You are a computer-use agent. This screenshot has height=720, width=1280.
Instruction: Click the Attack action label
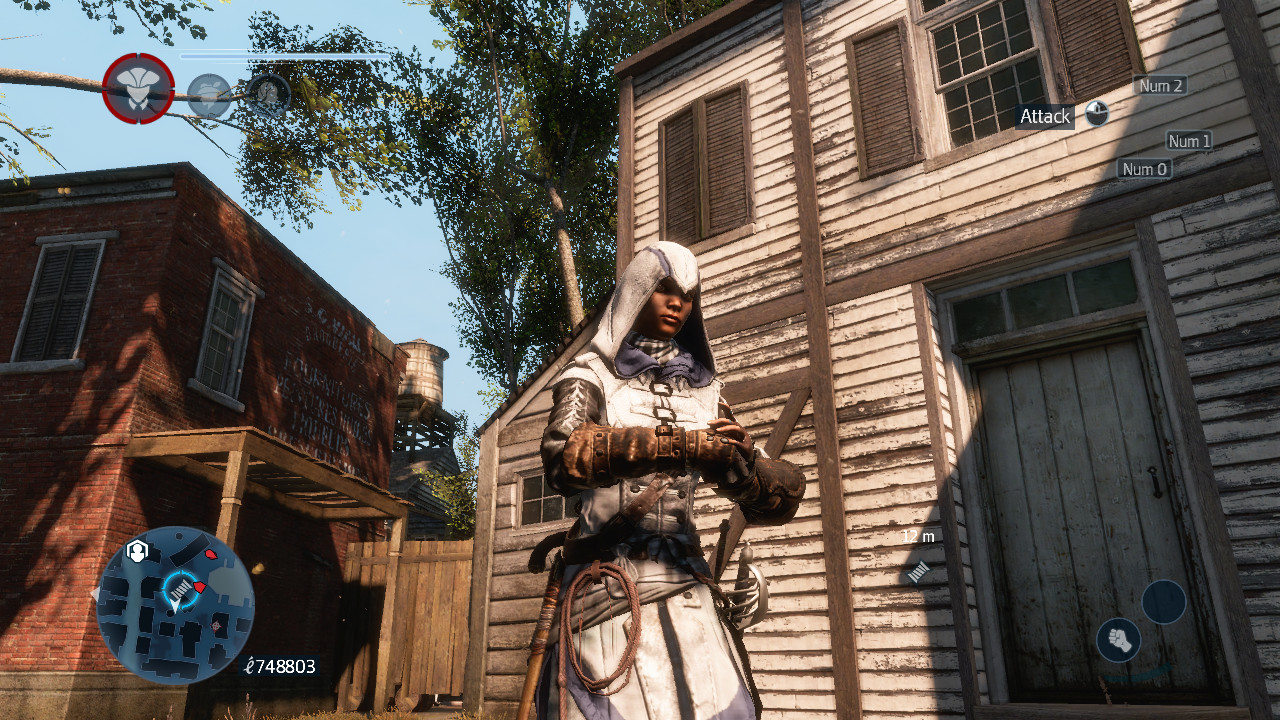[1043, 116]
